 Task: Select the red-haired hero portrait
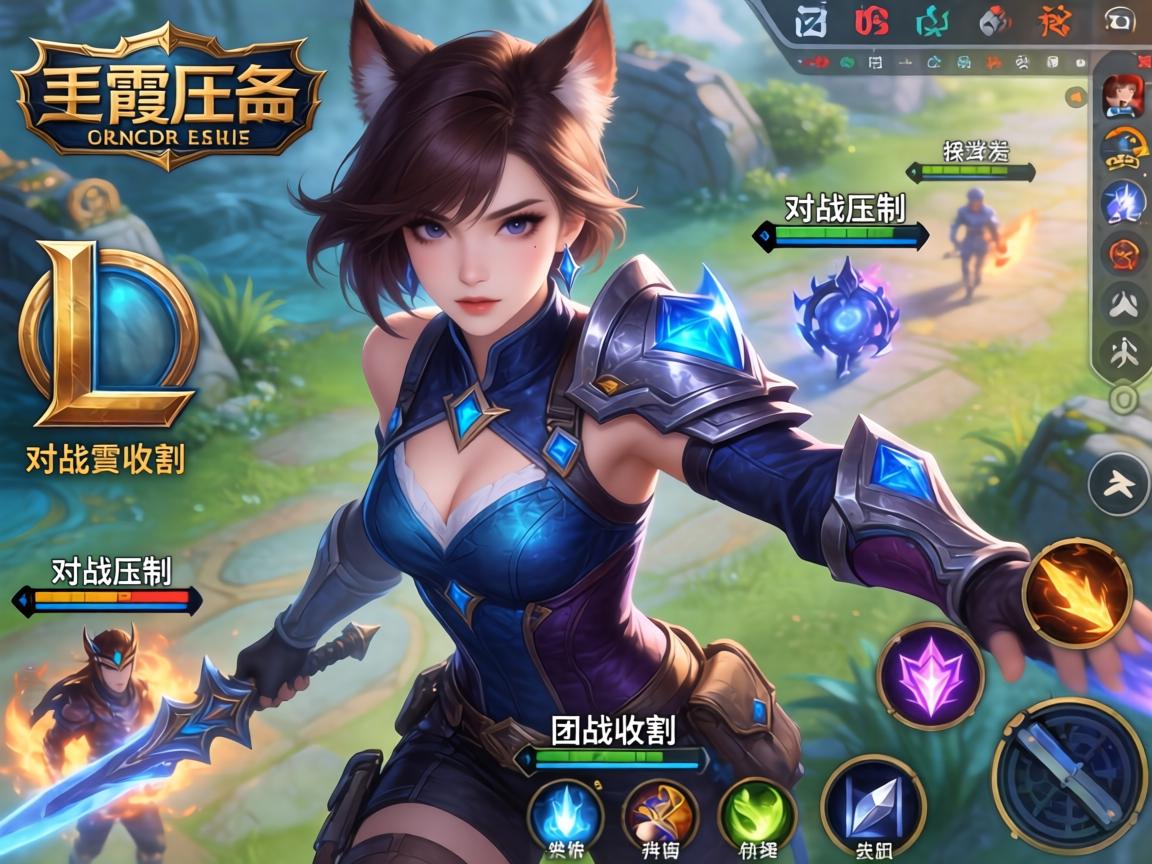[x=1122, y=96]
